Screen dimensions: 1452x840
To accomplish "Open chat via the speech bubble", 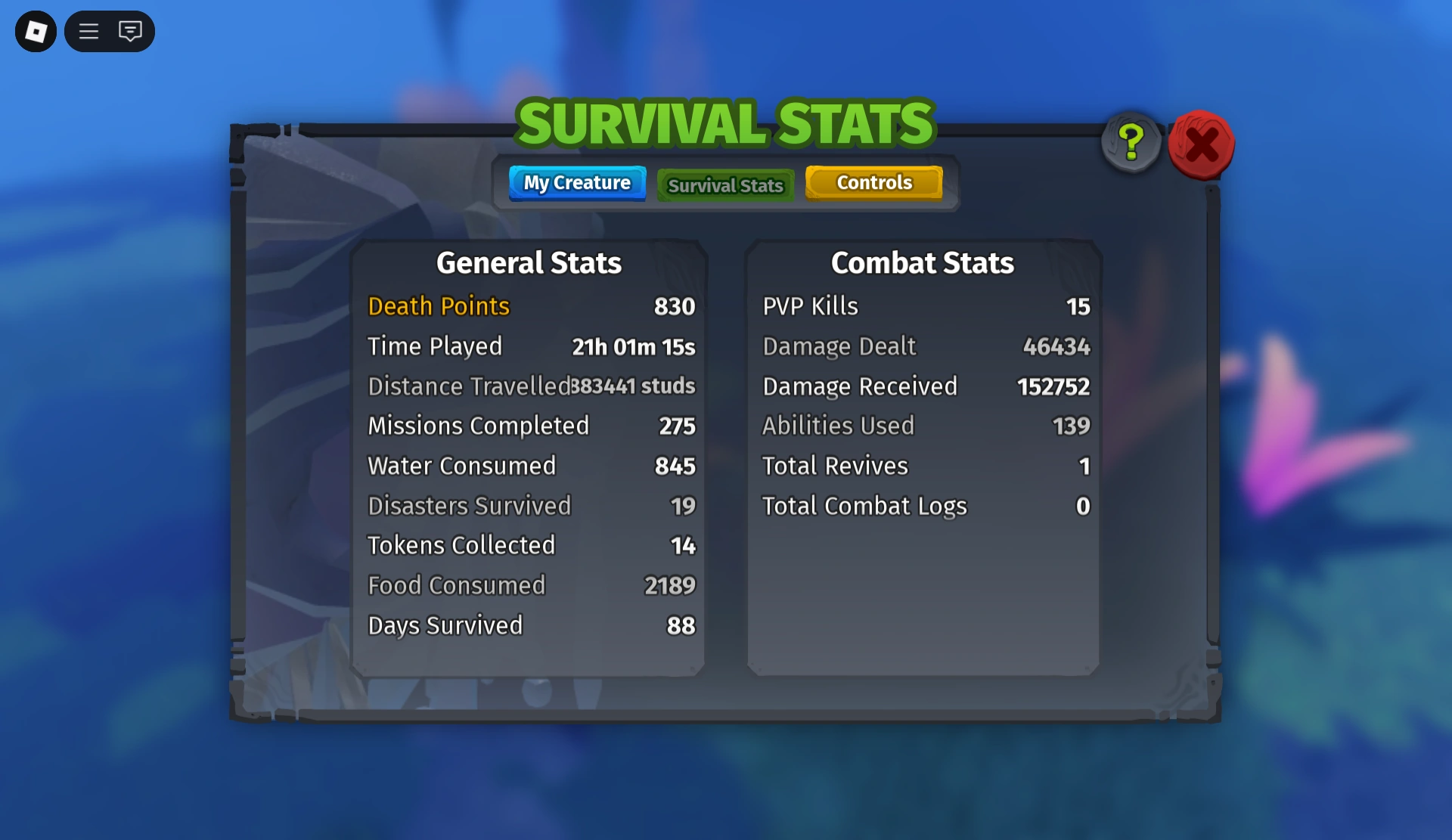I will (130, 31).
